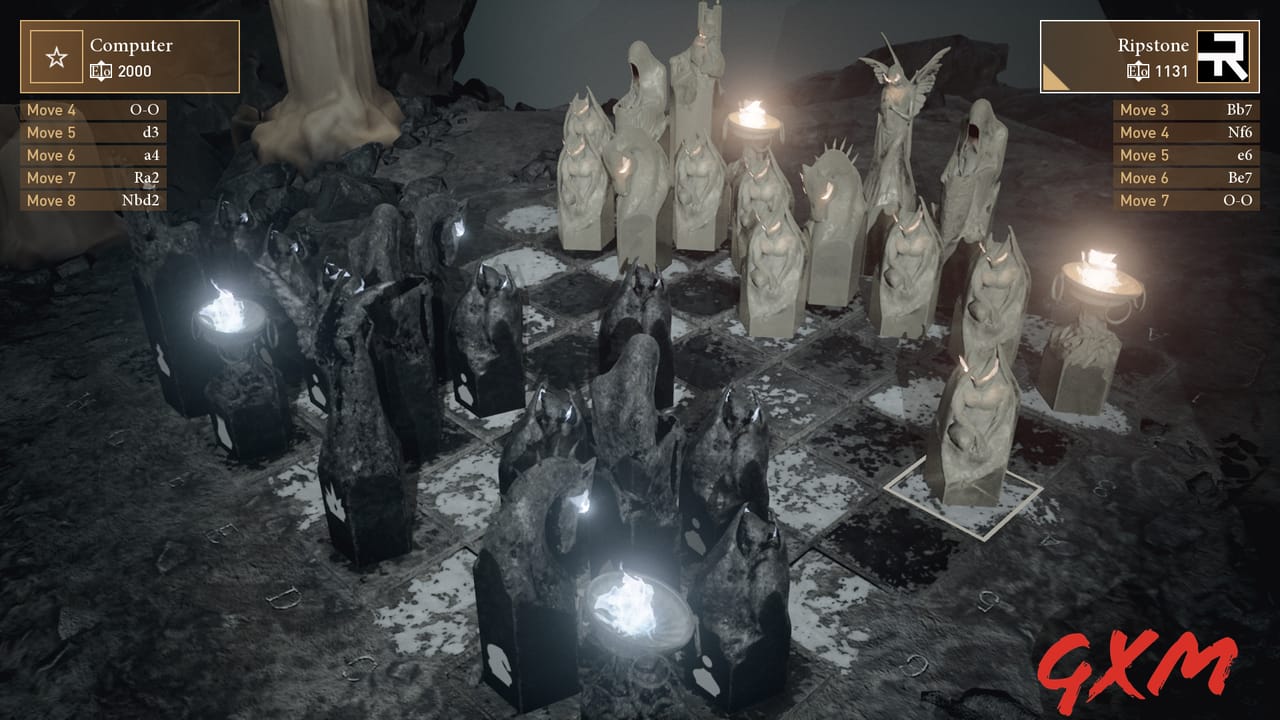This screenshot has height=720, width=1280.
Task: Click Move 8 entry showing Nbd2
Action: point(93,200)
